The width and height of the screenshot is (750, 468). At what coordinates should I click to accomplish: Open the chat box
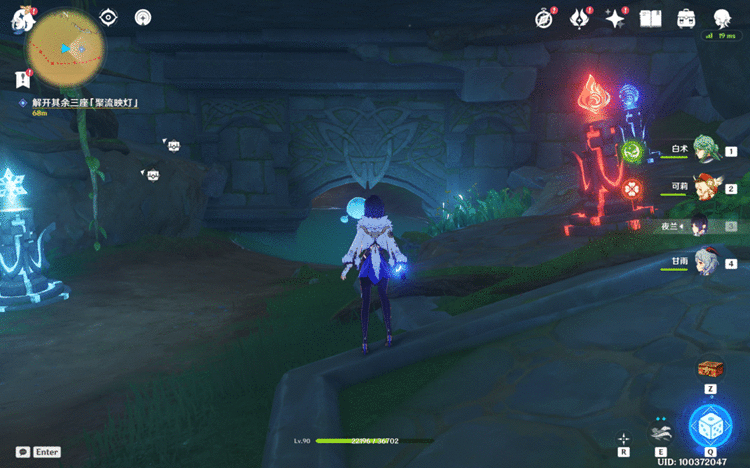point(37,452)
